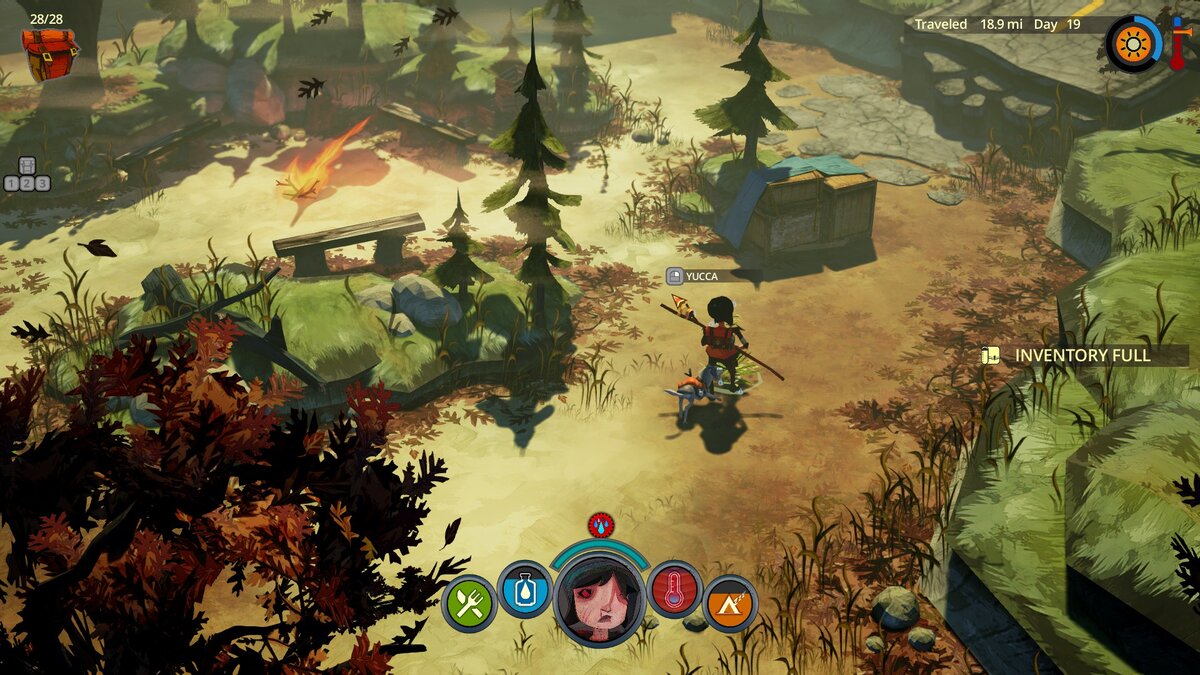The width and height of the screenshot is (1200, 675).
Task: Select the red thermometer warmth icon
Action: pos(675,589)
